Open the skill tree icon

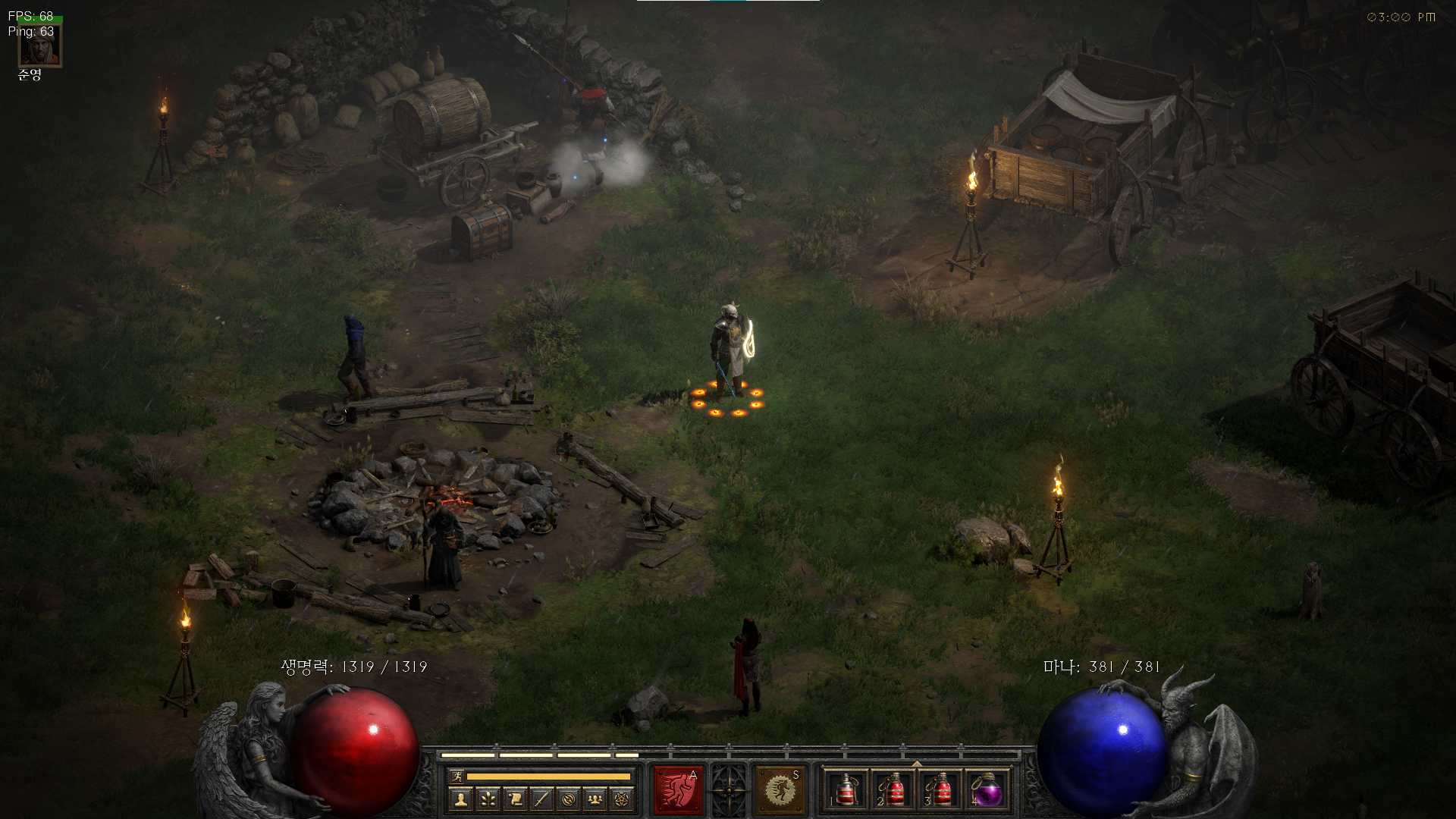[x=488, y=799]
